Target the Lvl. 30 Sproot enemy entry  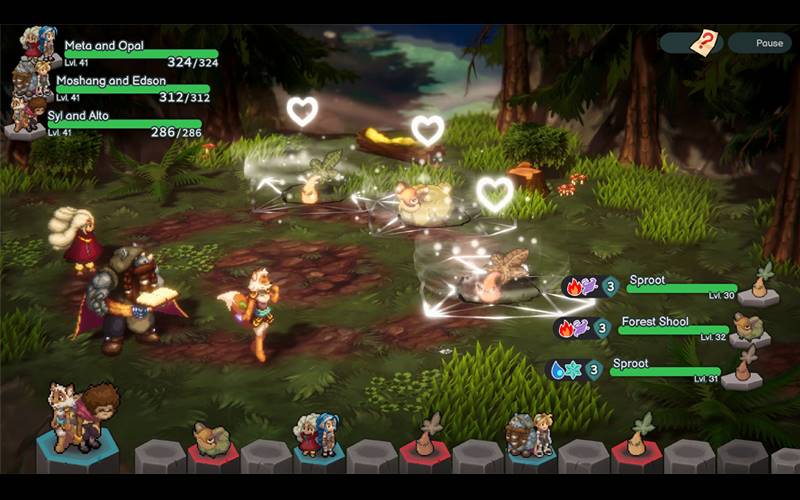(x=680, y=287)
